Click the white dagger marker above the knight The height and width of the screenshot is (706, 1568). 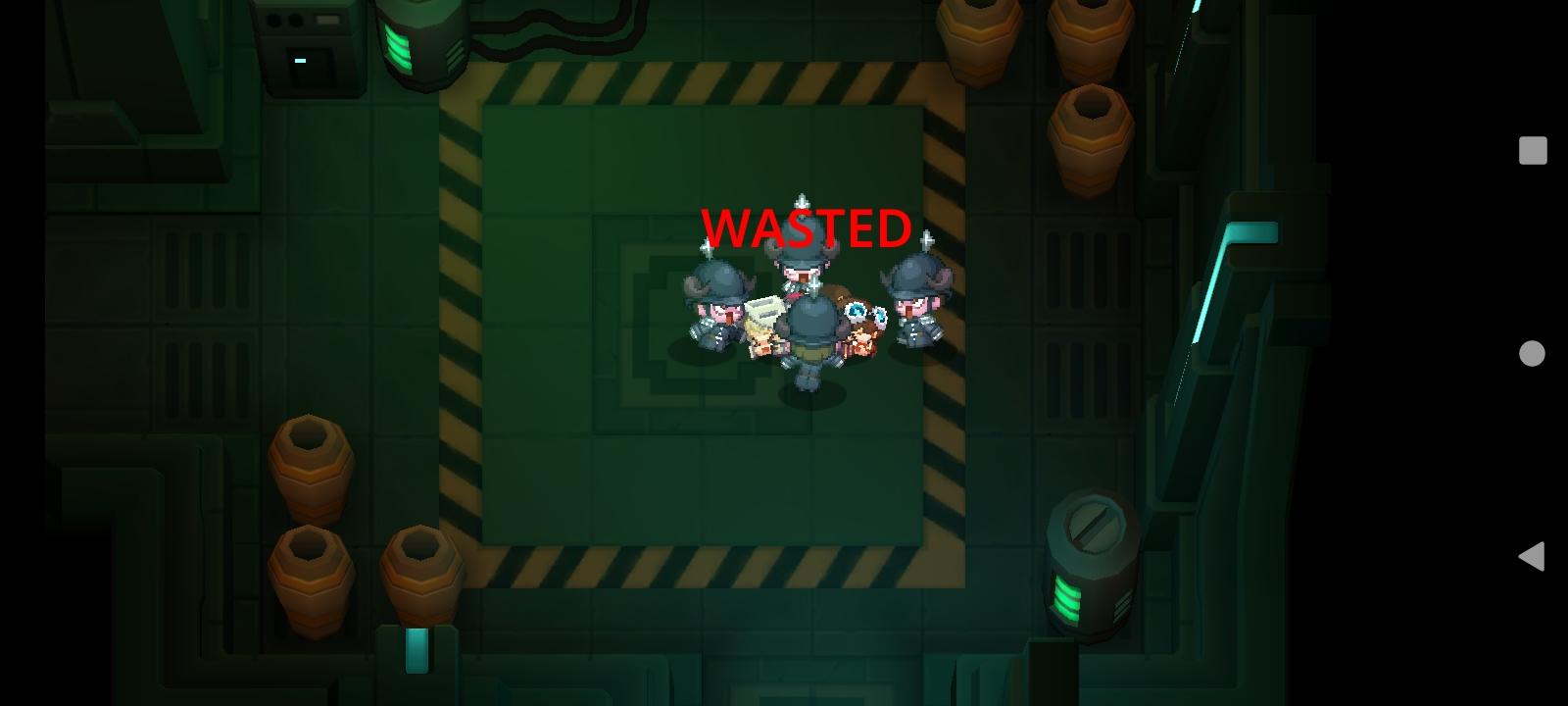804,201
